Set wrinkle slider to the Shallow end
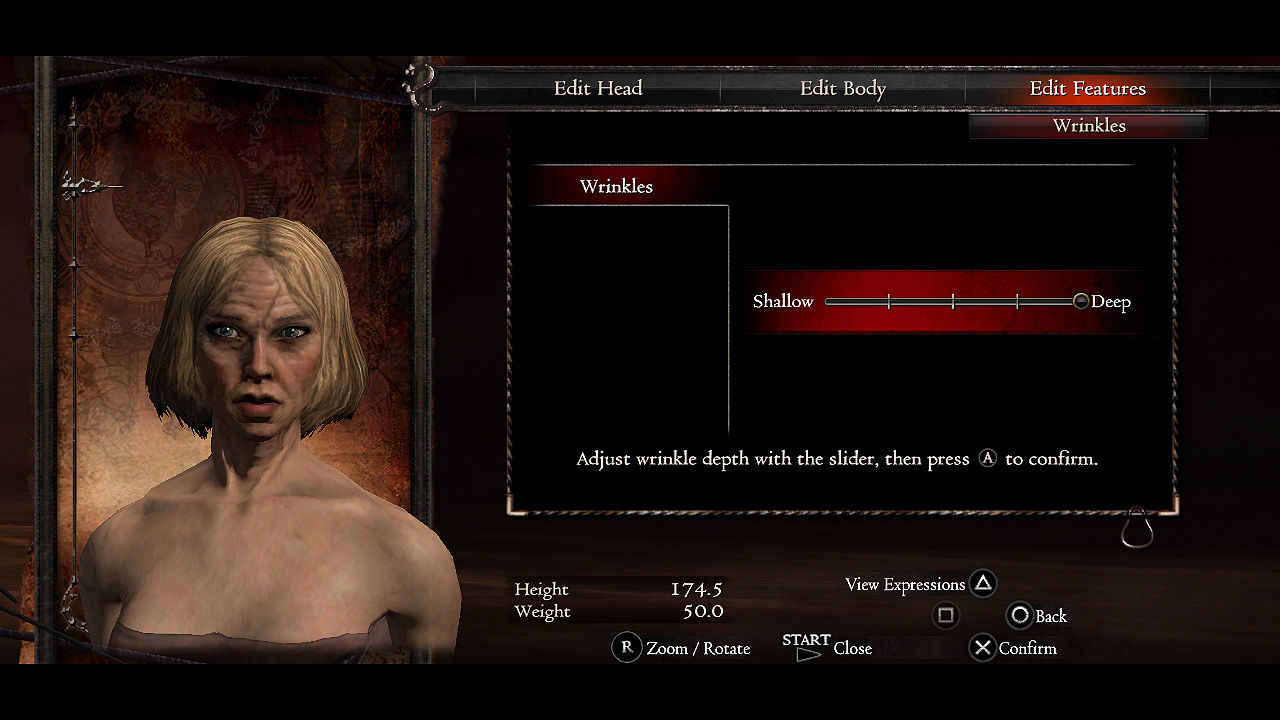 tap(828, 301)
